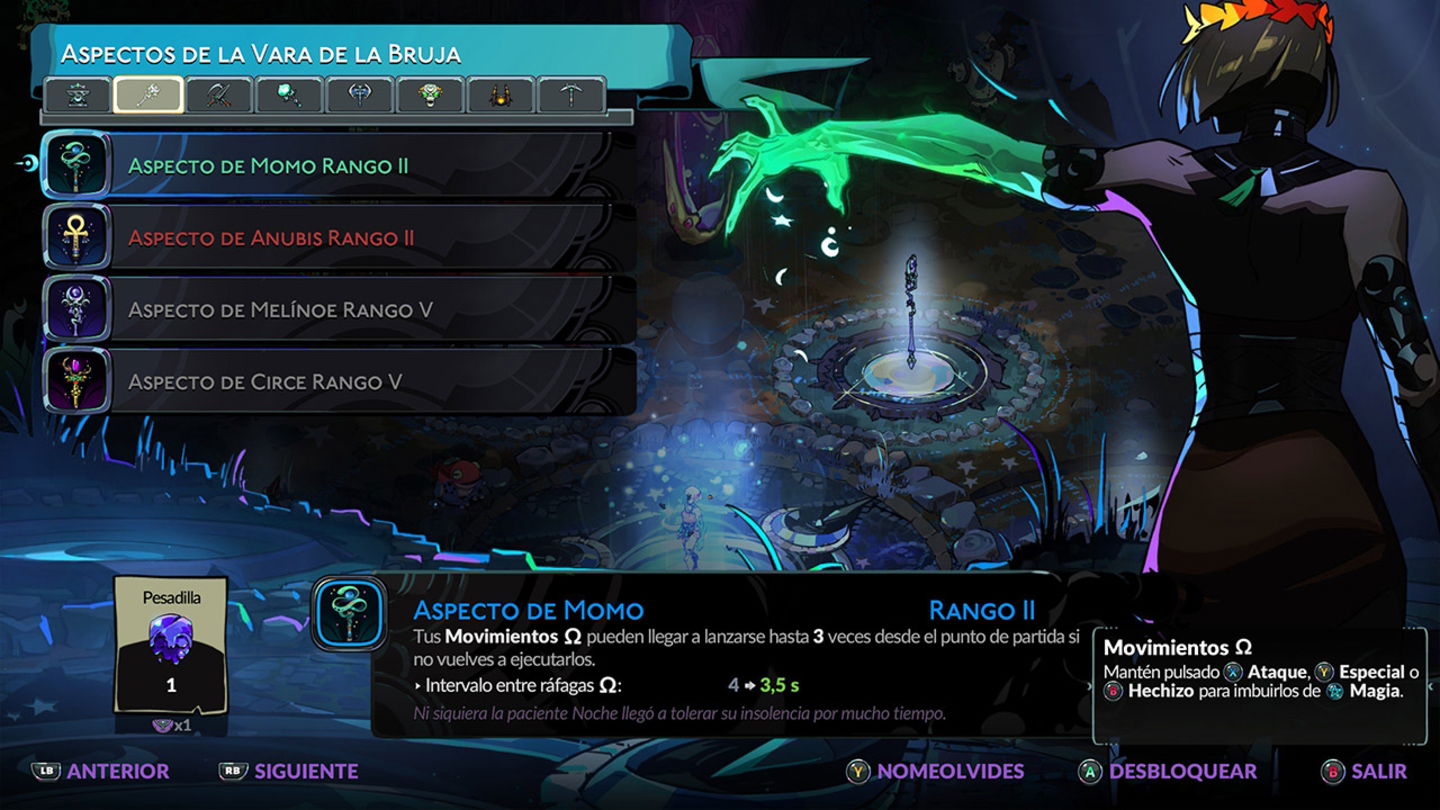1440x810 pixels.
Task: Switch to the black coat tab
Action: [501, 94]
